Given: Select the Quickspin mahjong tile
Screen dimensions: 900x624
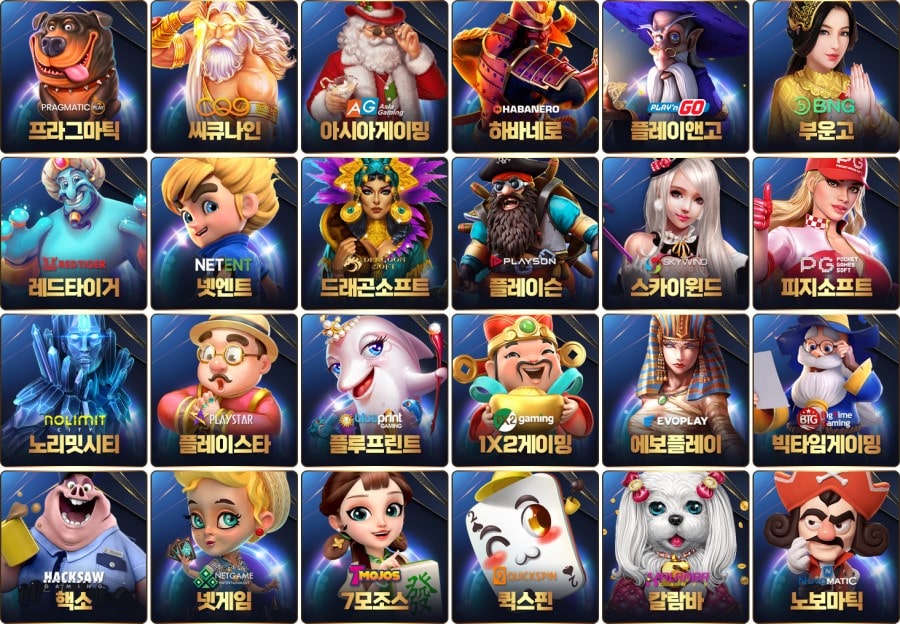Looking at the screenshot, I should coord(525,545).
